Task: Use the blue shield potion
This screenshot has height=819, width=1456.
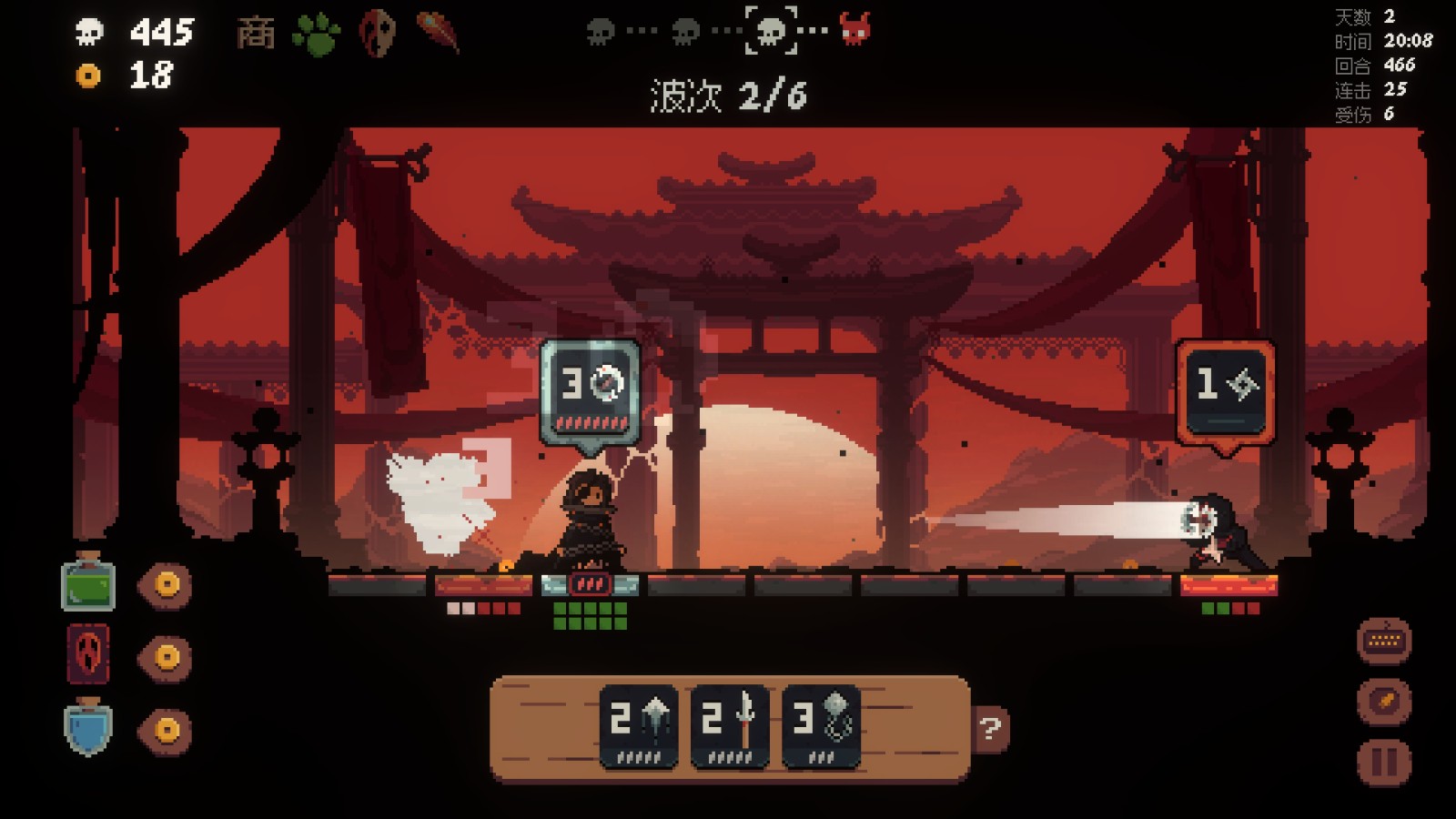Action: coord(88,728)
